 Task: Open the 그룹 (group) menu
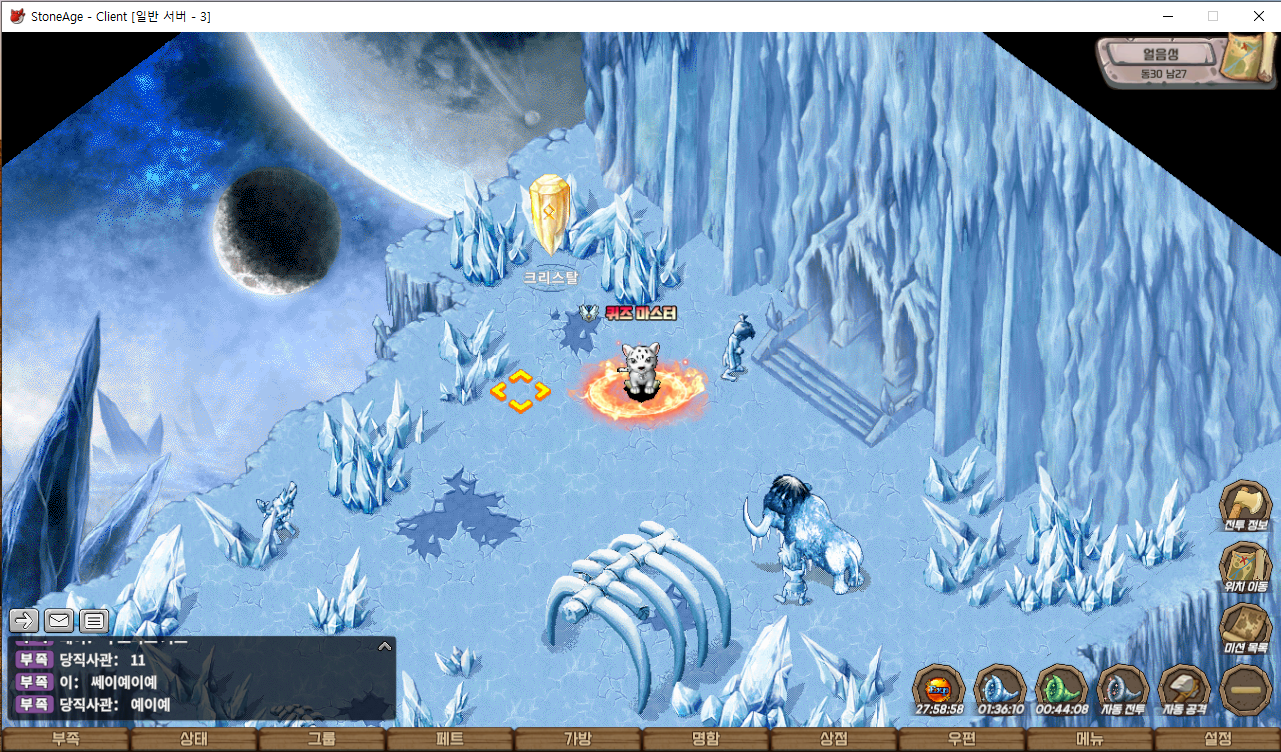pos(321,740)
